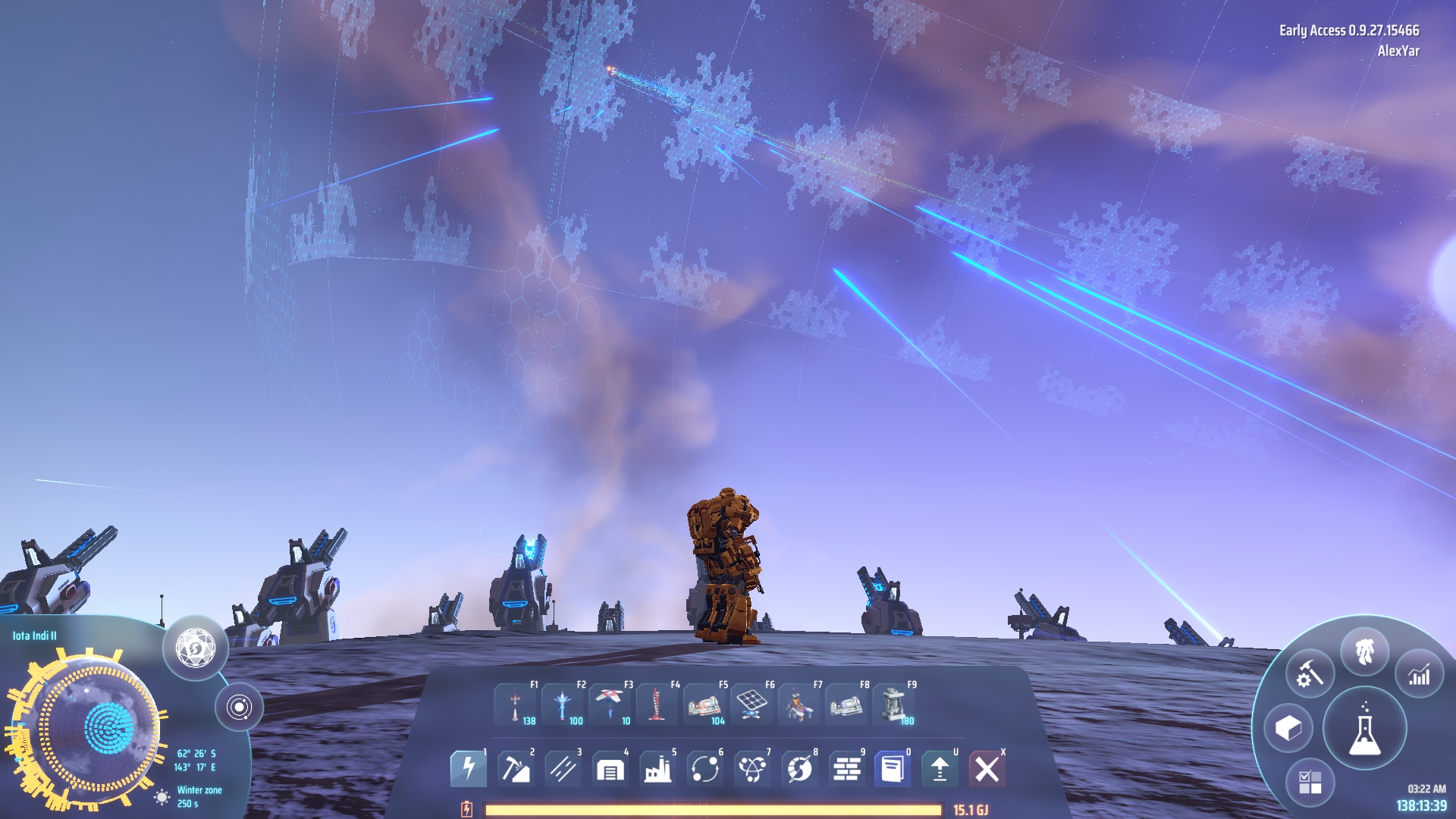Image resolution: width=1456 pixels, height=819 pixels.
Task: Select the Dyson sphere build category
Action: coord(799,769)
